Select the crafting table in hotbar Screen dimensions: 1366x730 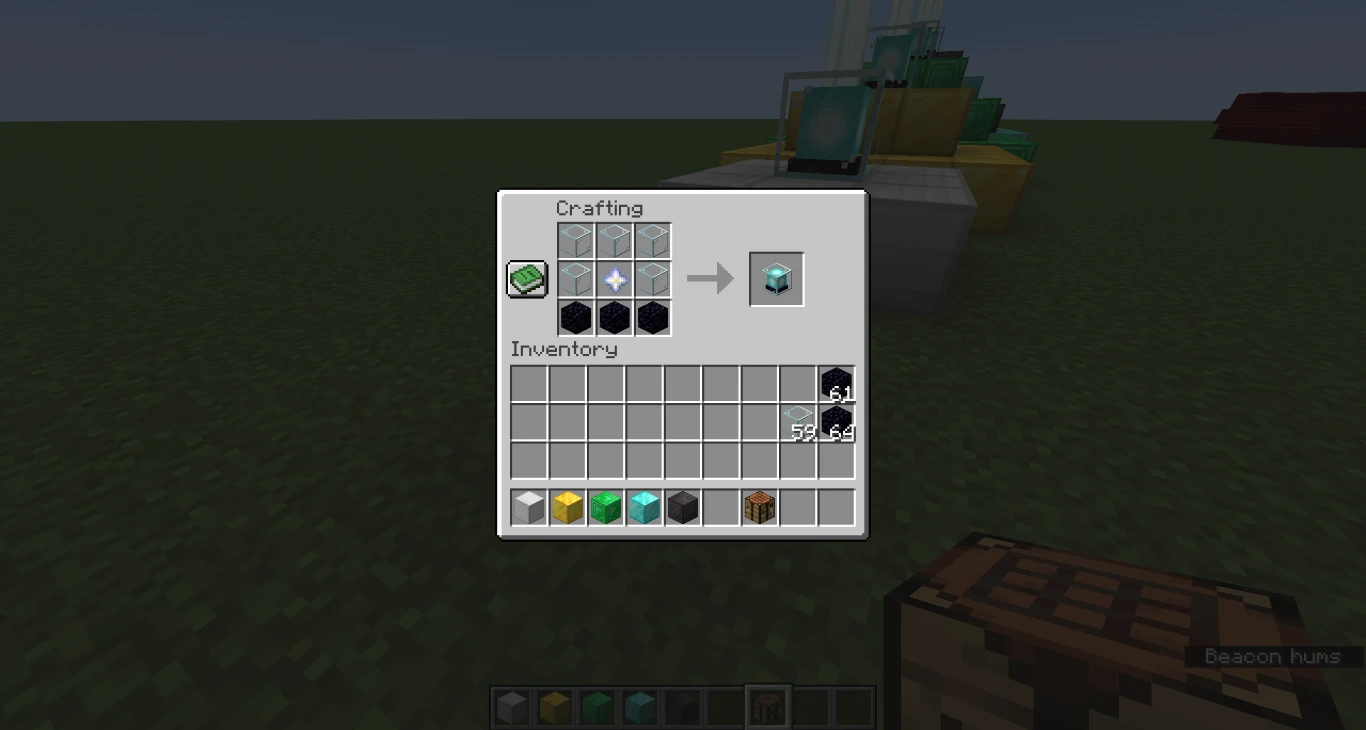759,508
